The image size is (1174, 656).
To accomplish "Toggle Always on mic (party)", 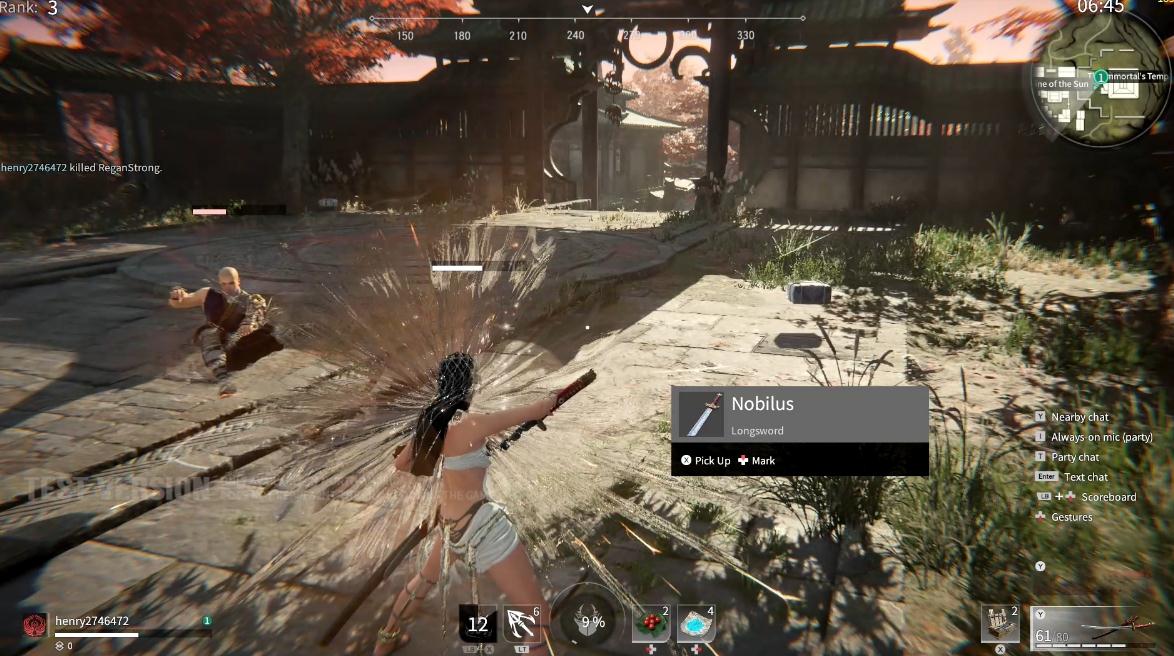I will click(1101, 437).
